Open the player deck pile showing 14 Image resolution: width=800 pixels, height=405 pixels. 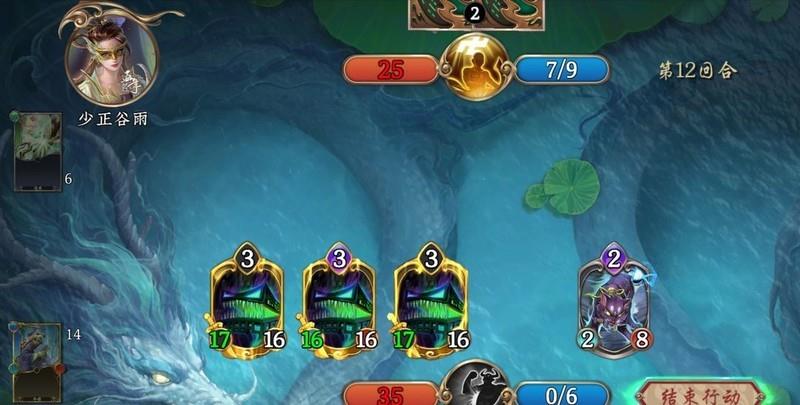[x=38, y=357]
